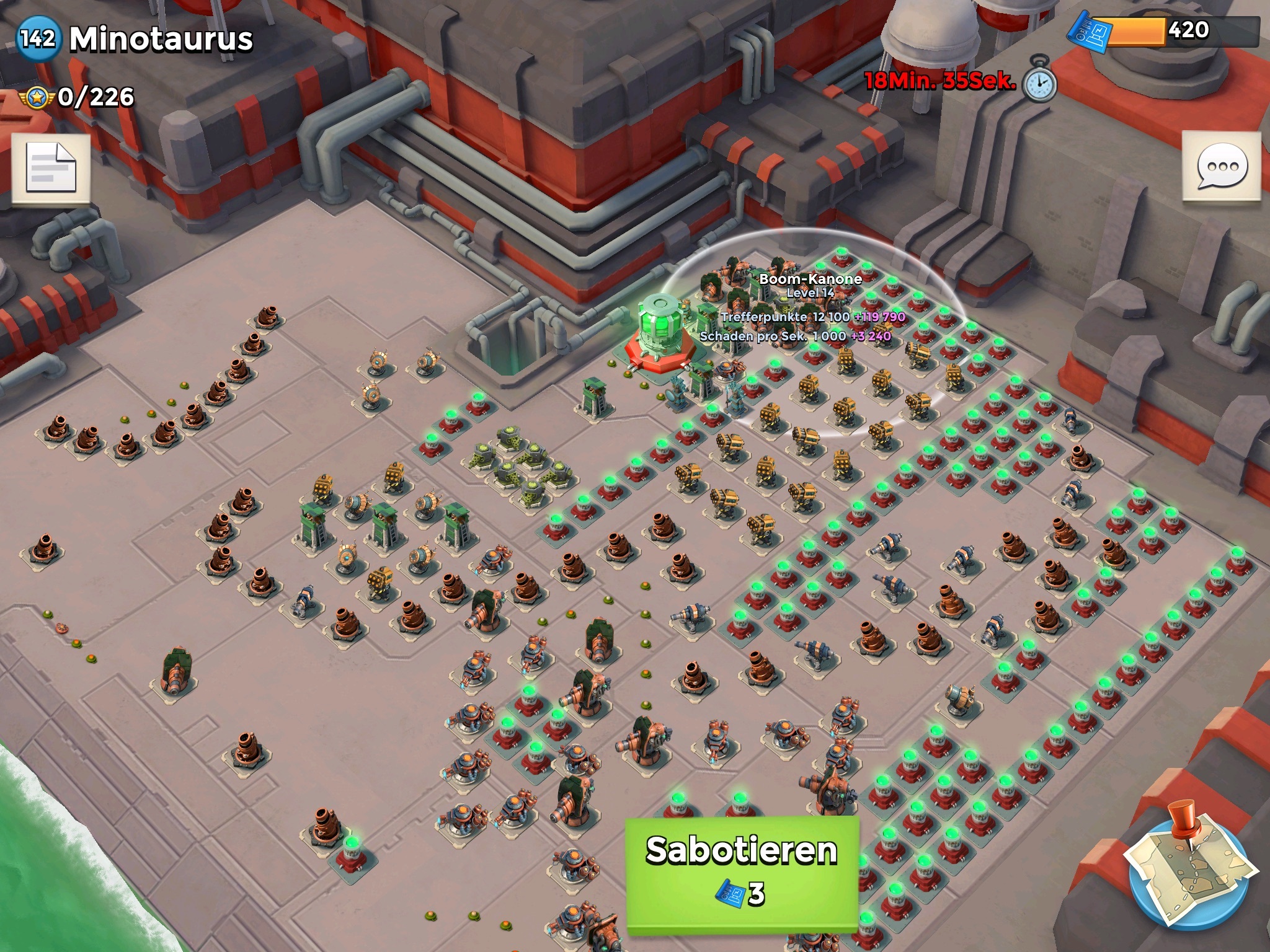Open the document log button

coord(51,169)
